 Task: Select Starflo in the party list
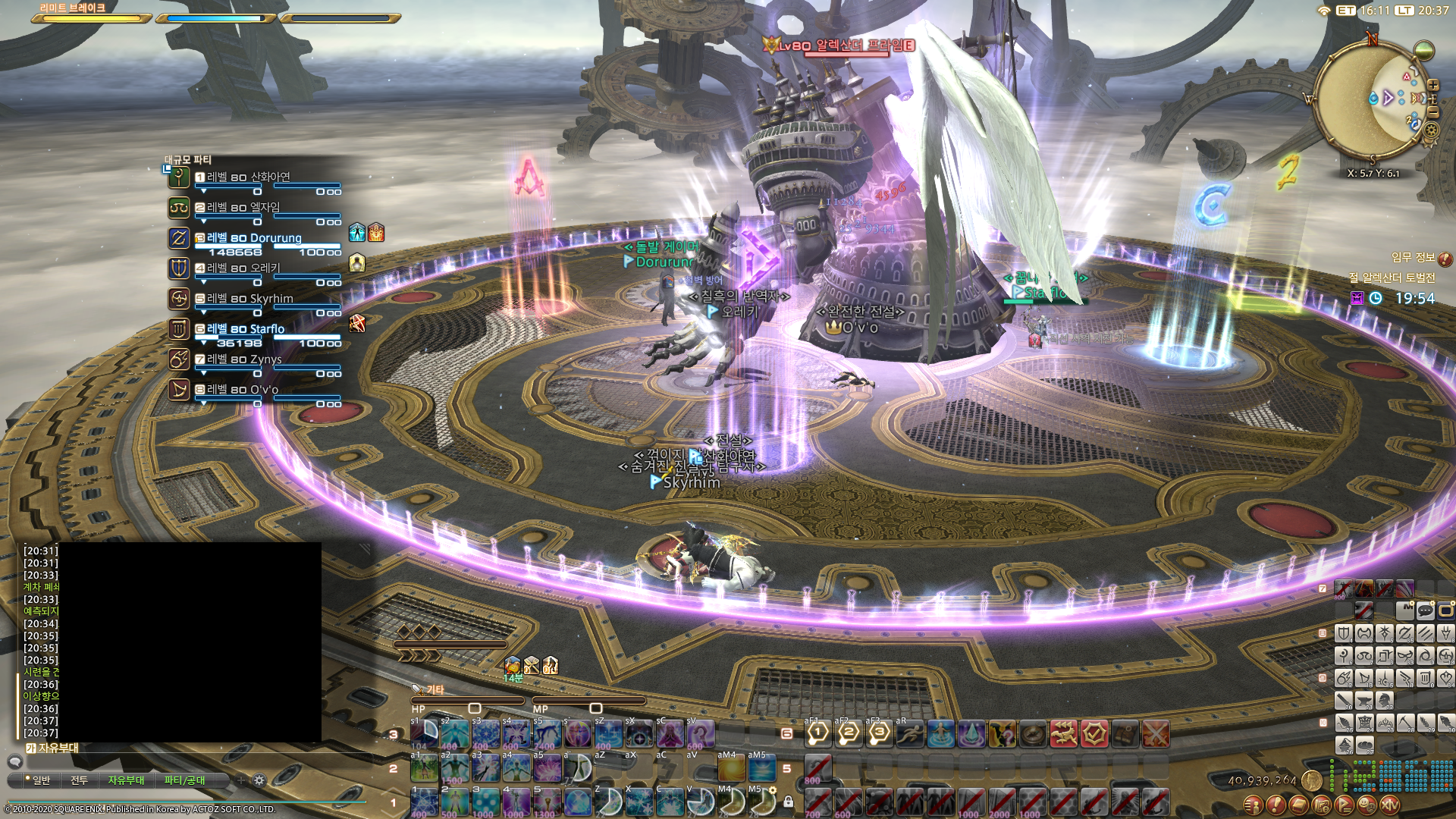tap(246, 329)
